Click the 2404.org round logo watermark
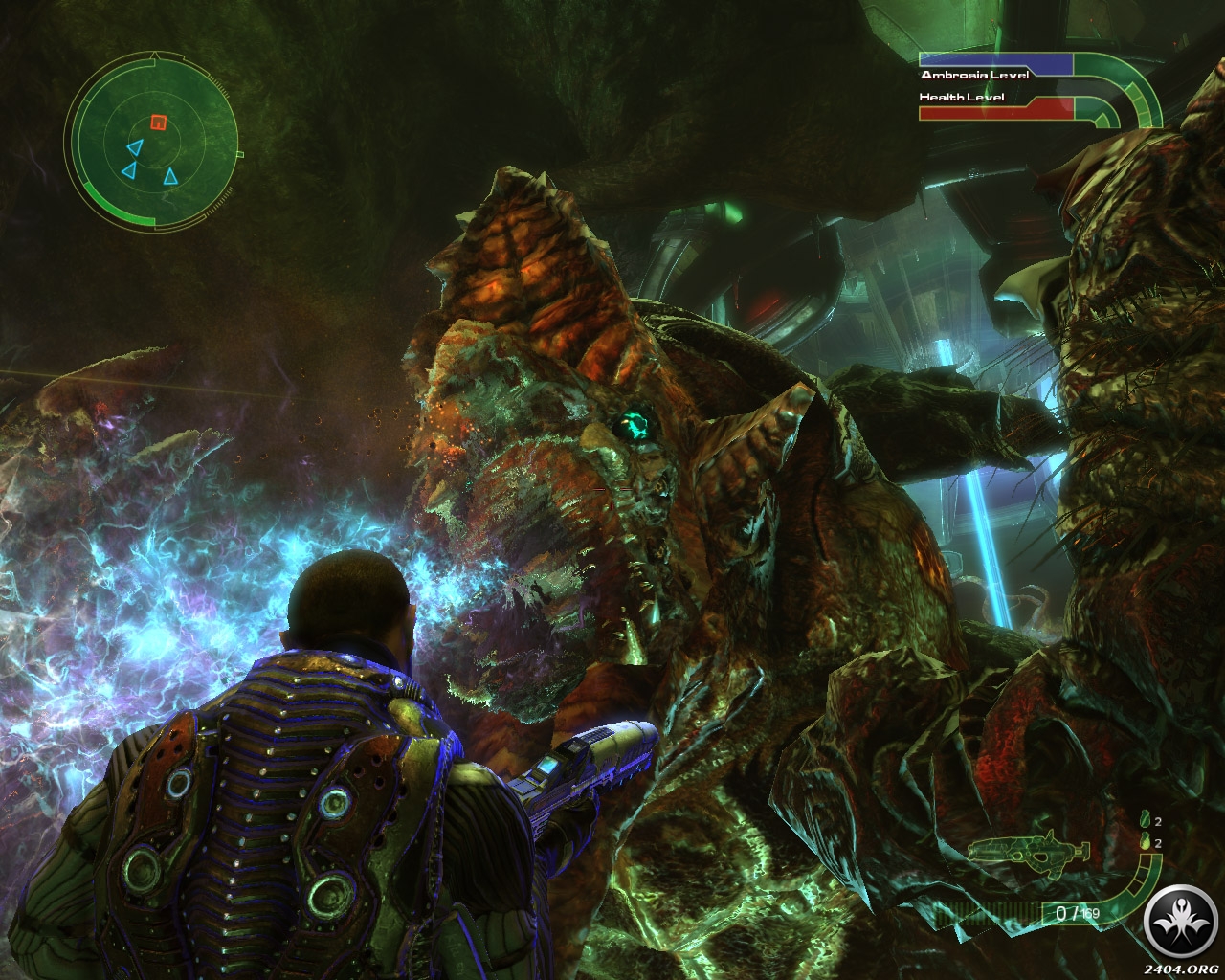Image resolution: width=1225 pixels, height=980 pixels. click(x=1184, y=929)
